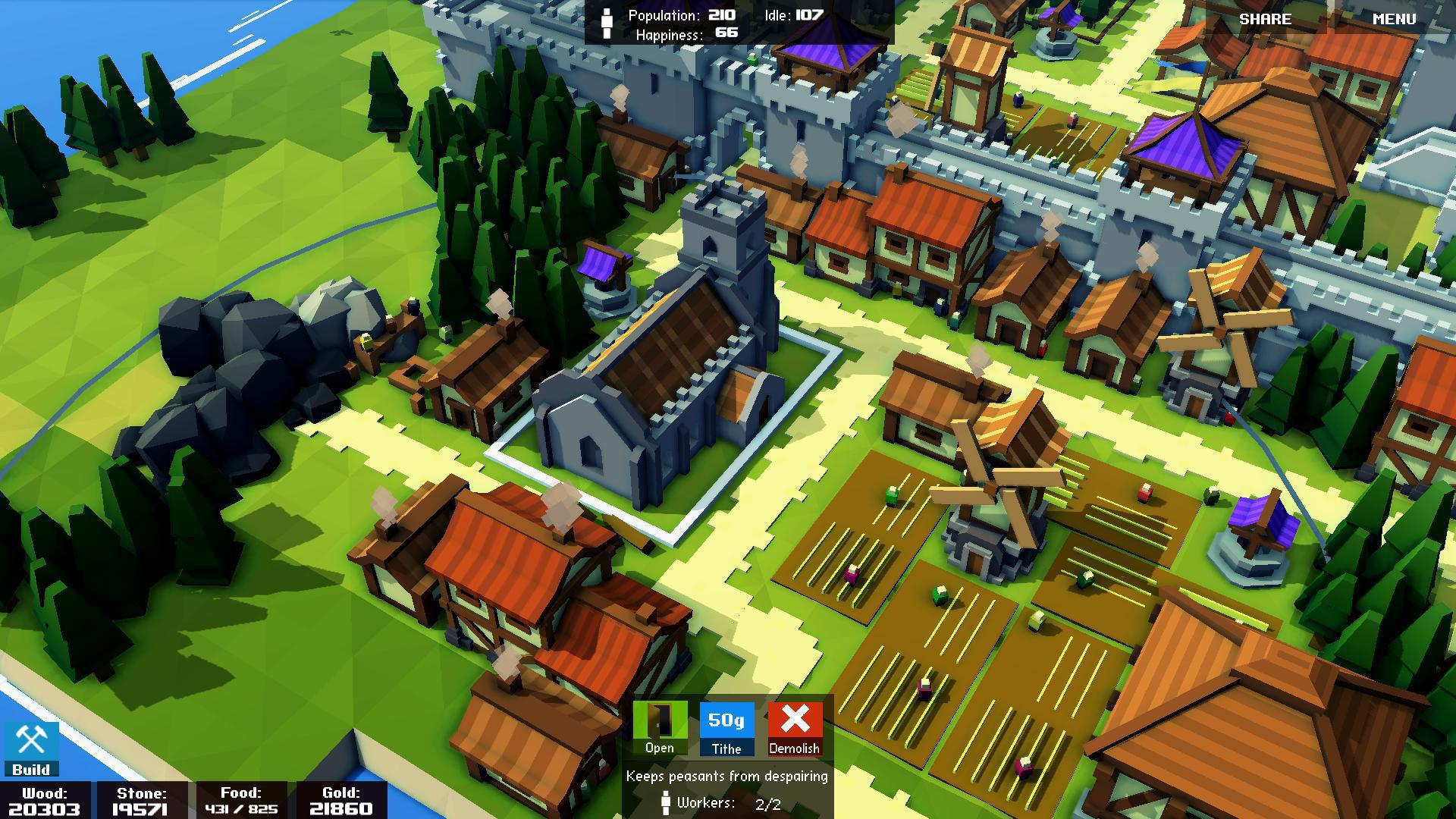Click the blue 50g coin icon
This screenshot has height=819, width=1456.
tap(726, 720)
